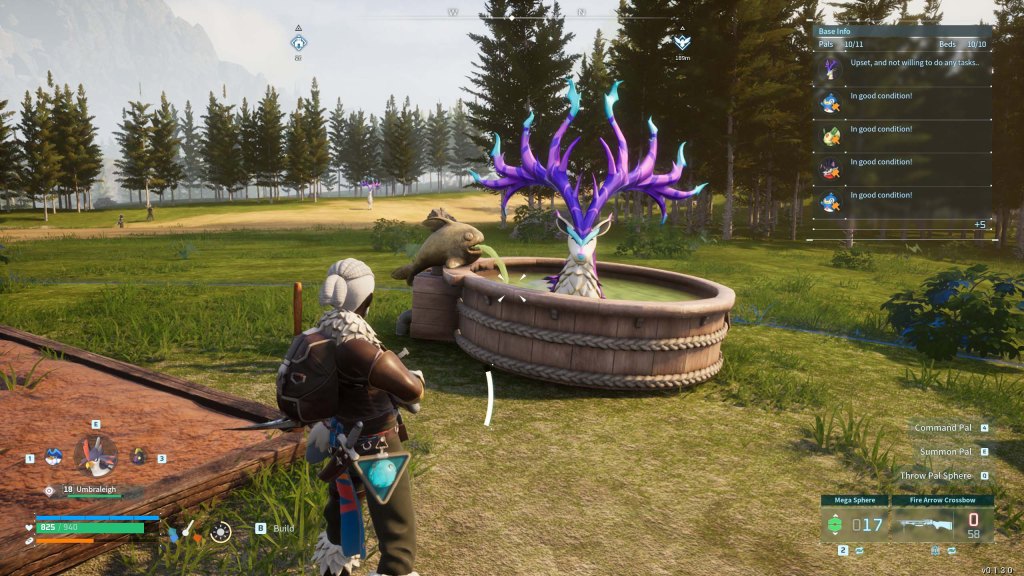1024x576 pixels.
Task: Click the sun time-of-day dial icon
Action: click(221, 532)
